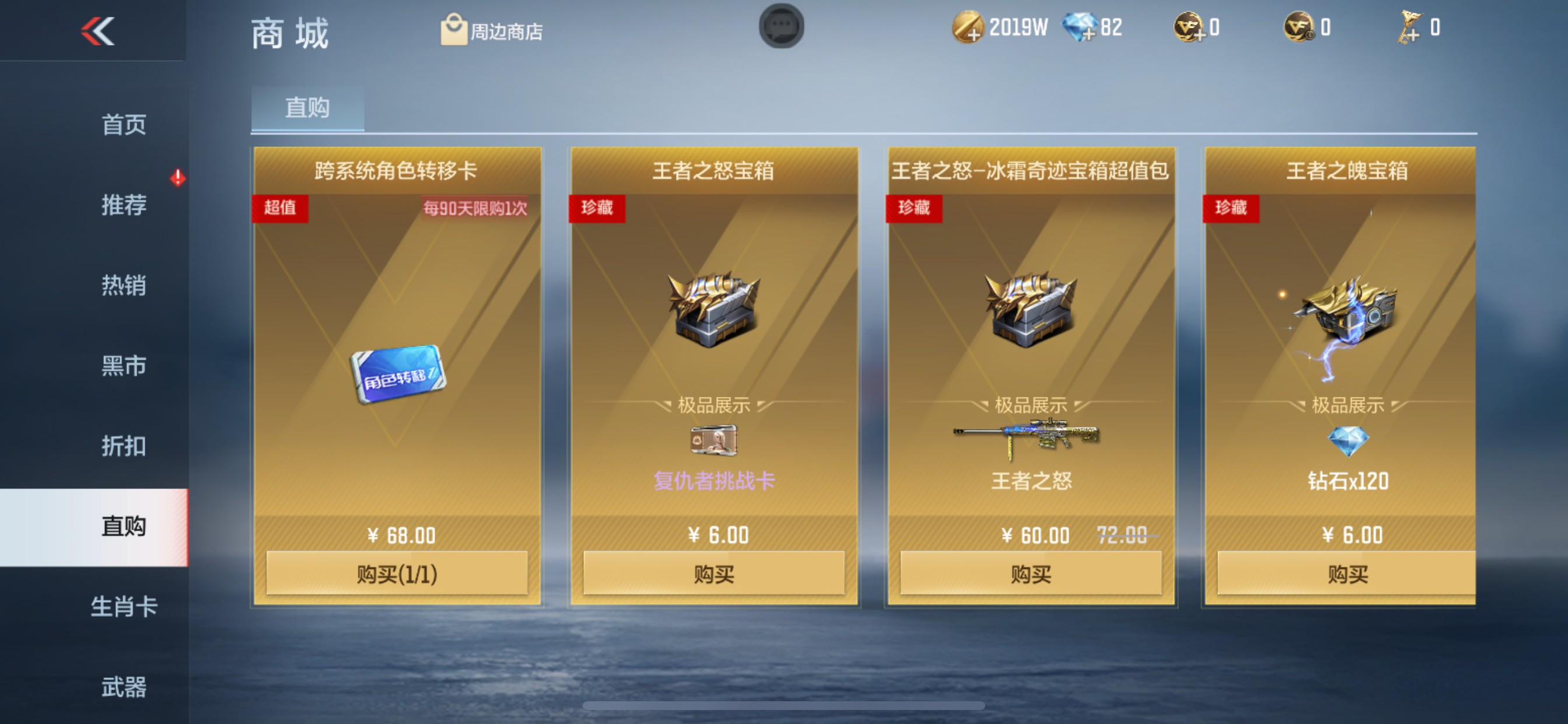
Task: Open the 周边商店 peripheral shop
Action: (493, 29)
